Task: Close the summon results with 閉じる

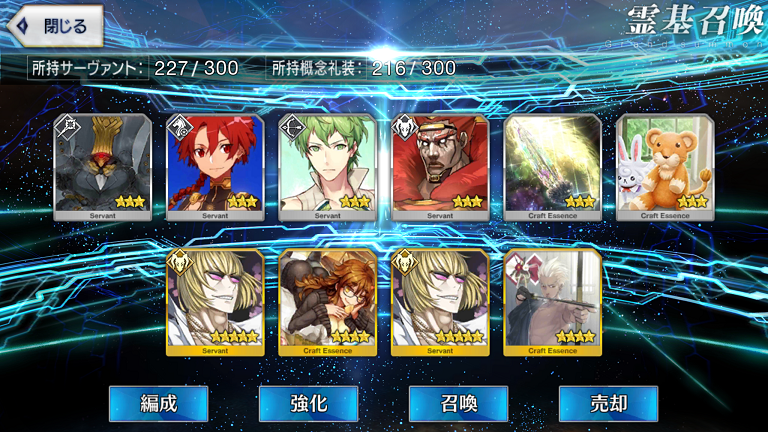Action: tap(56, 26)
